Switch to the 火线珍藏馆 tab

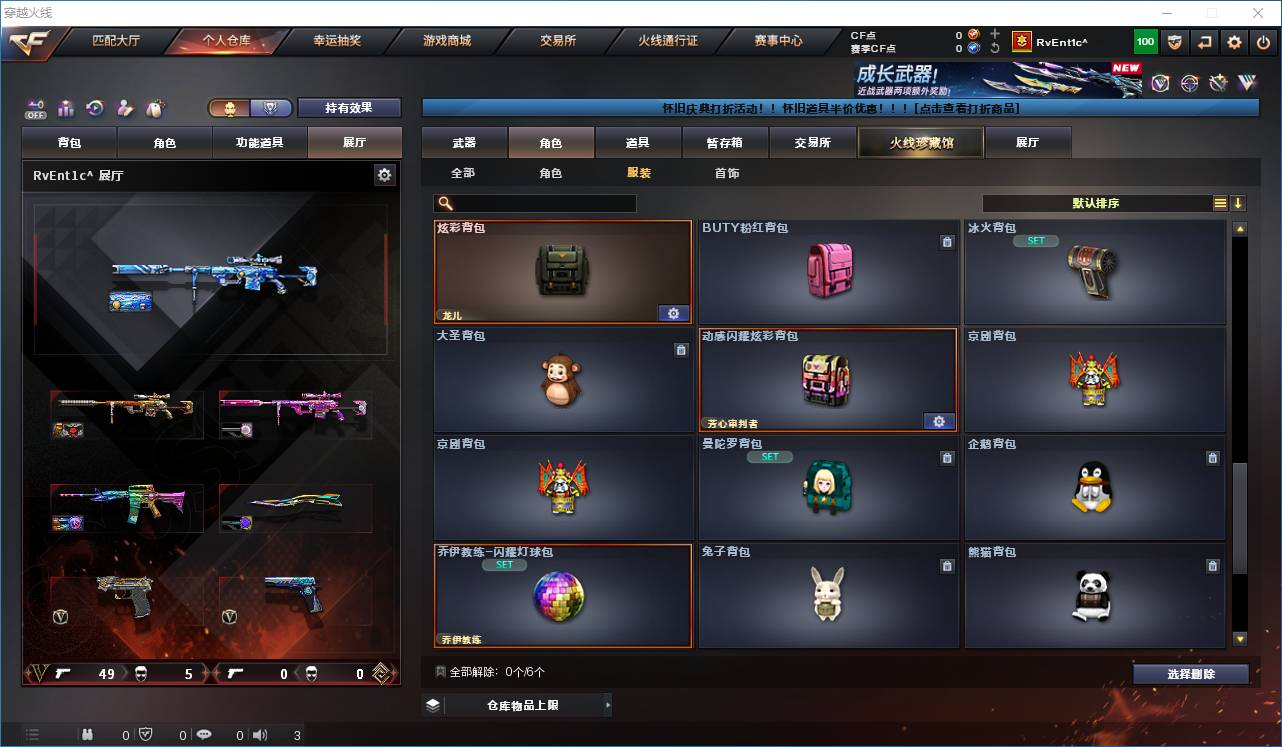coord(919,142)
